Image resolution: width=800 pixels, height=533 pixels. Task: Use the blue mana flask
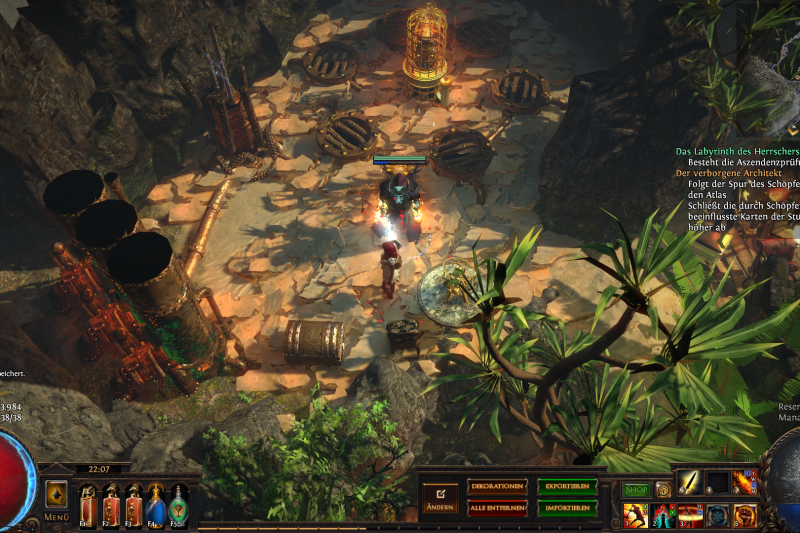157,503
